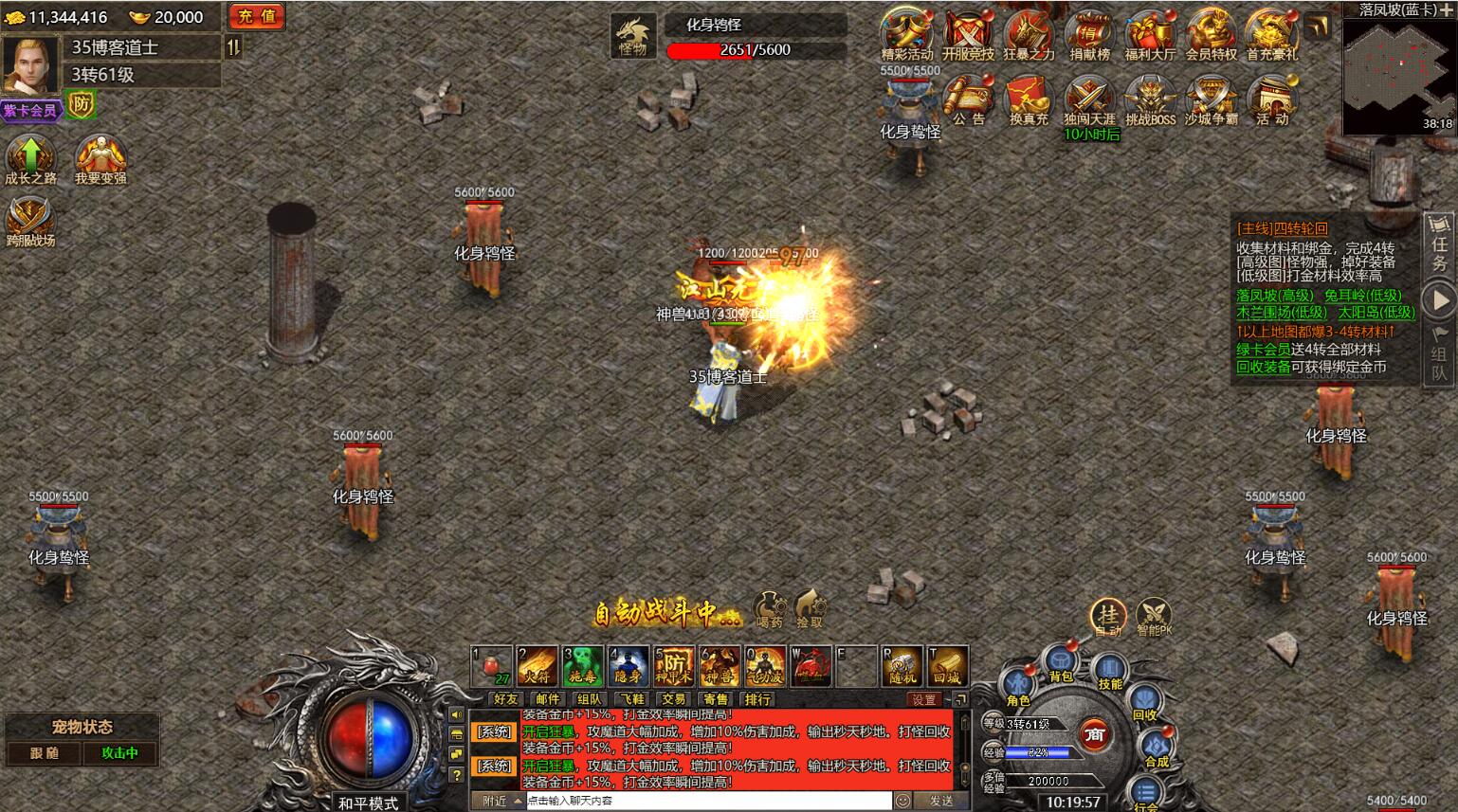The width and height of the screenshot is (1458, 812).
Task: Open the 技能 skills panel
Action: [x=1110, y=670]
